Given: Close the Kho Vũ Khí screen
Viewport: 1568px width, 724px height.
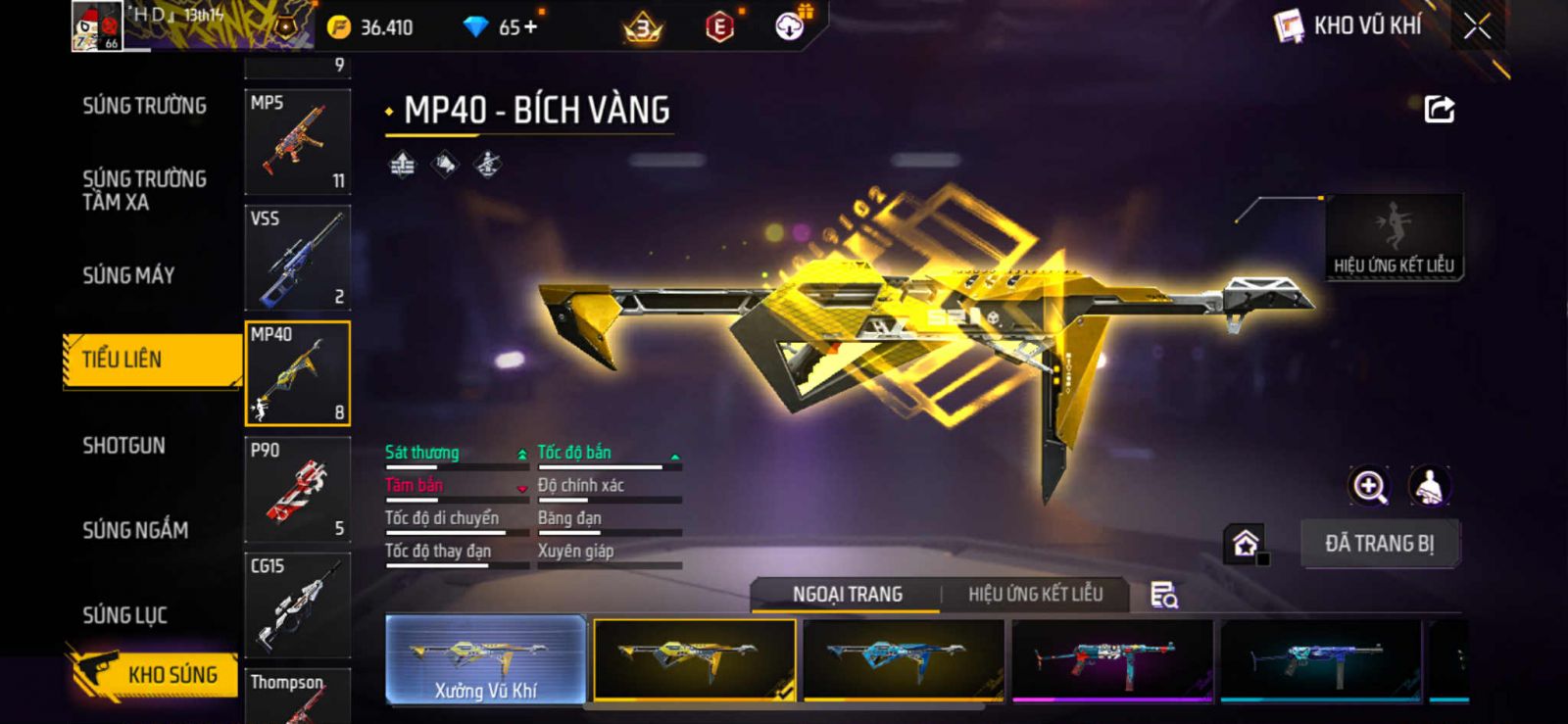Looking at the screenshot, I should (x=1477, y=26).
